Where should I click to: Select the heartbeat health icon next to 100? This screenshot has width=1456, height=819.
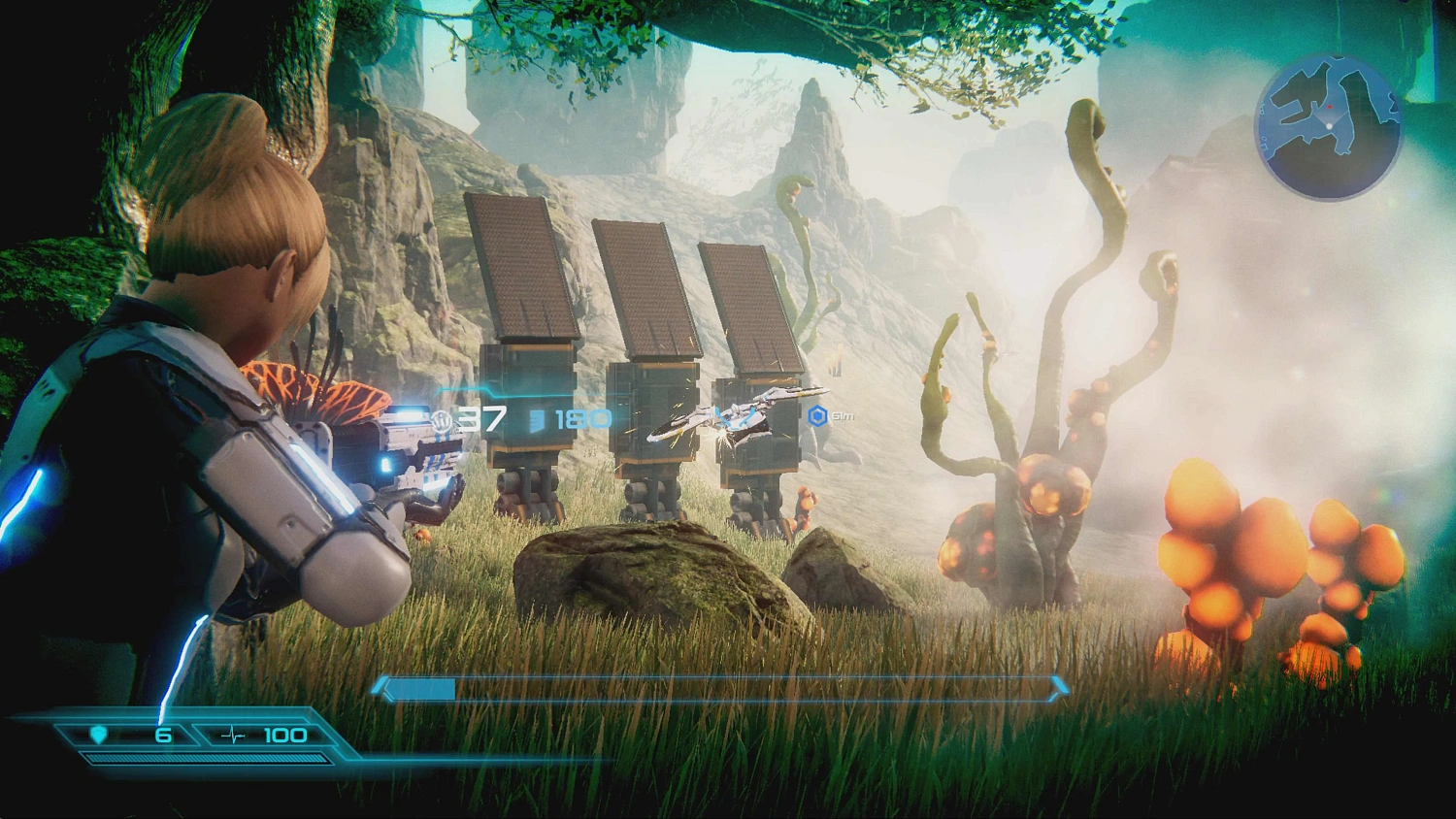231,735
